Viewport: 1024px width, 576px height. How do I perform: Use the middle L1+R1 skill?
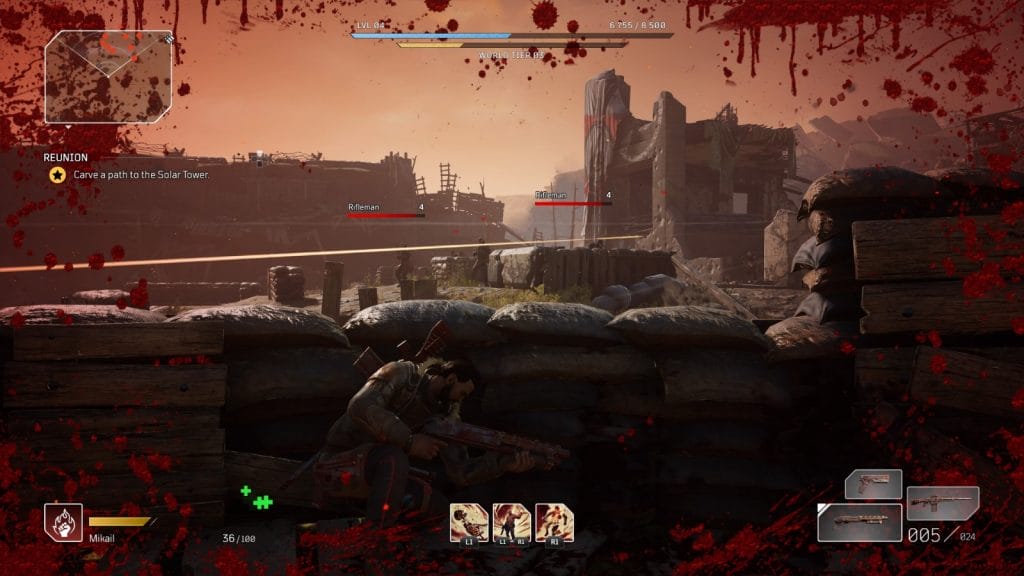click(x=512, y=522)
